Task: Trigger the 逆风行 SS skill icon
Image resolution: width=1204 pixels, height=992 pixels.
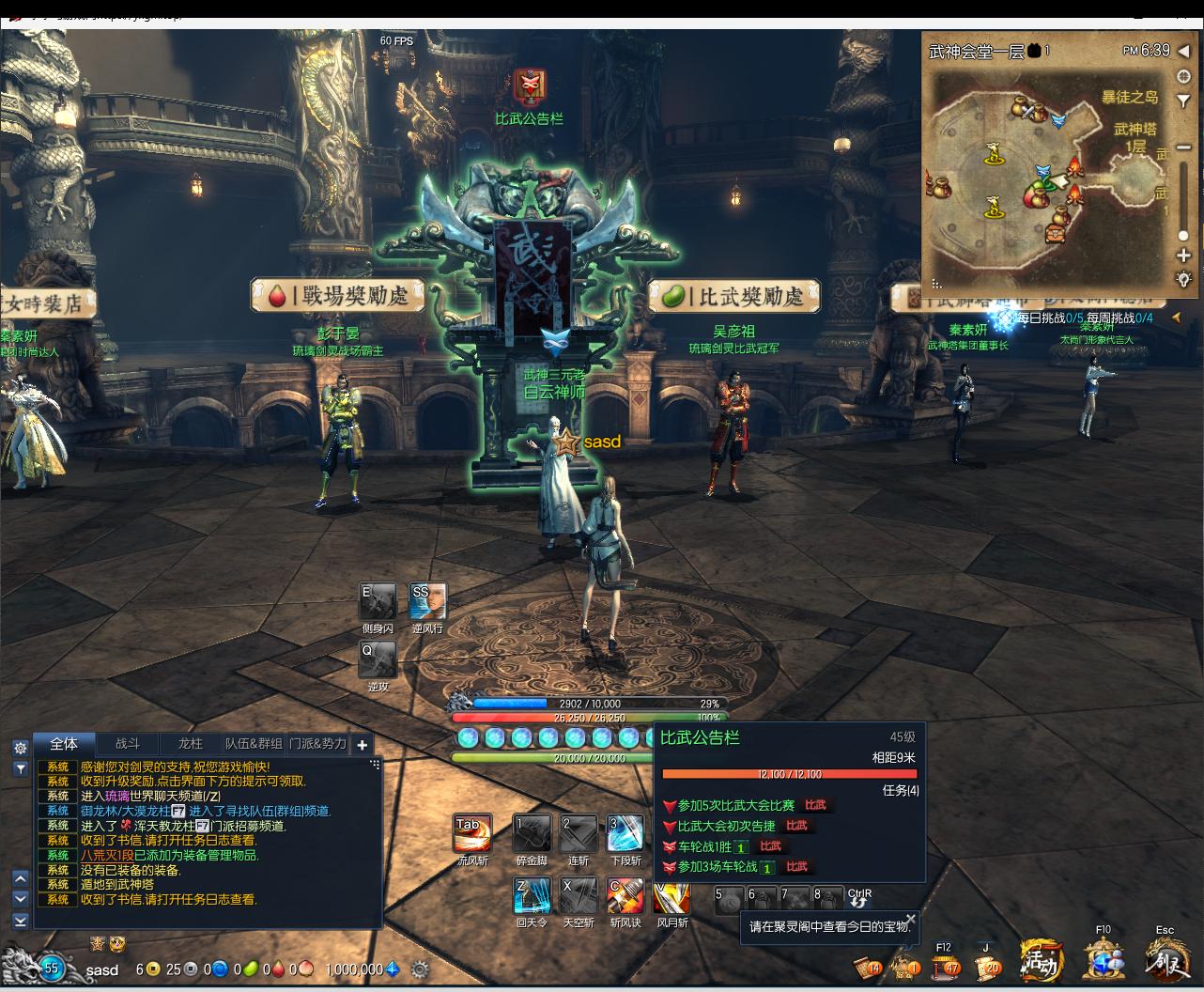Action: click(427, 601)
